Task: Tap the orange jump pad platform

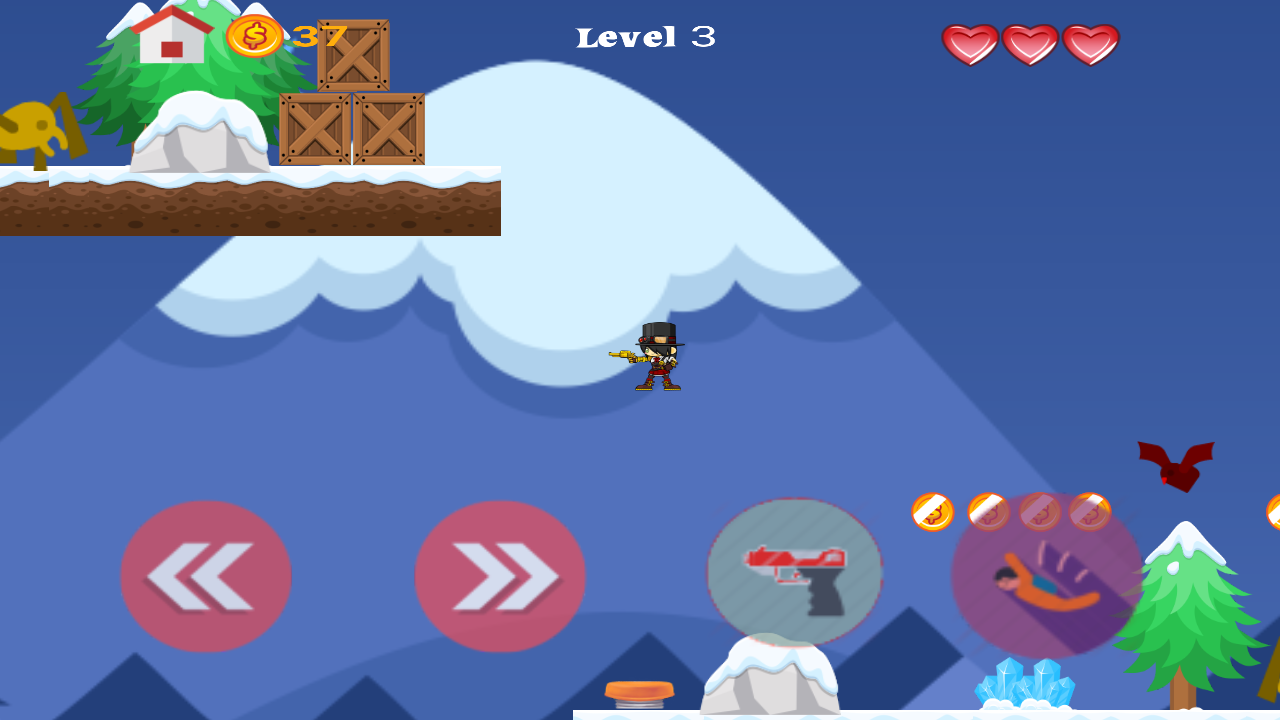Action: pyautogui.click(x=637, y=692)
